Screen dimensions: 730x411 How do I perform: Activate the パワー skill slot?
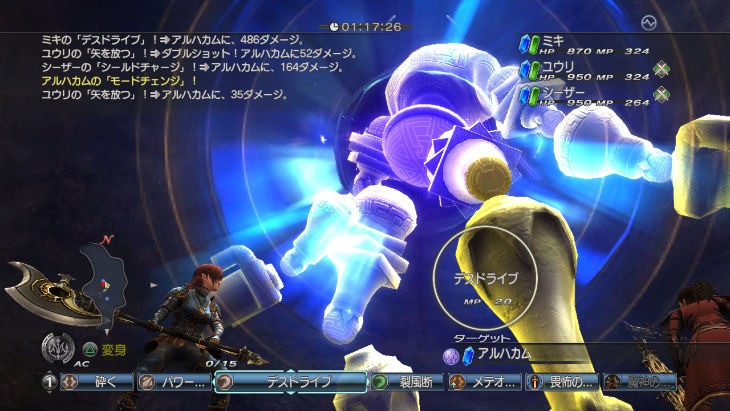pos(172,381)
